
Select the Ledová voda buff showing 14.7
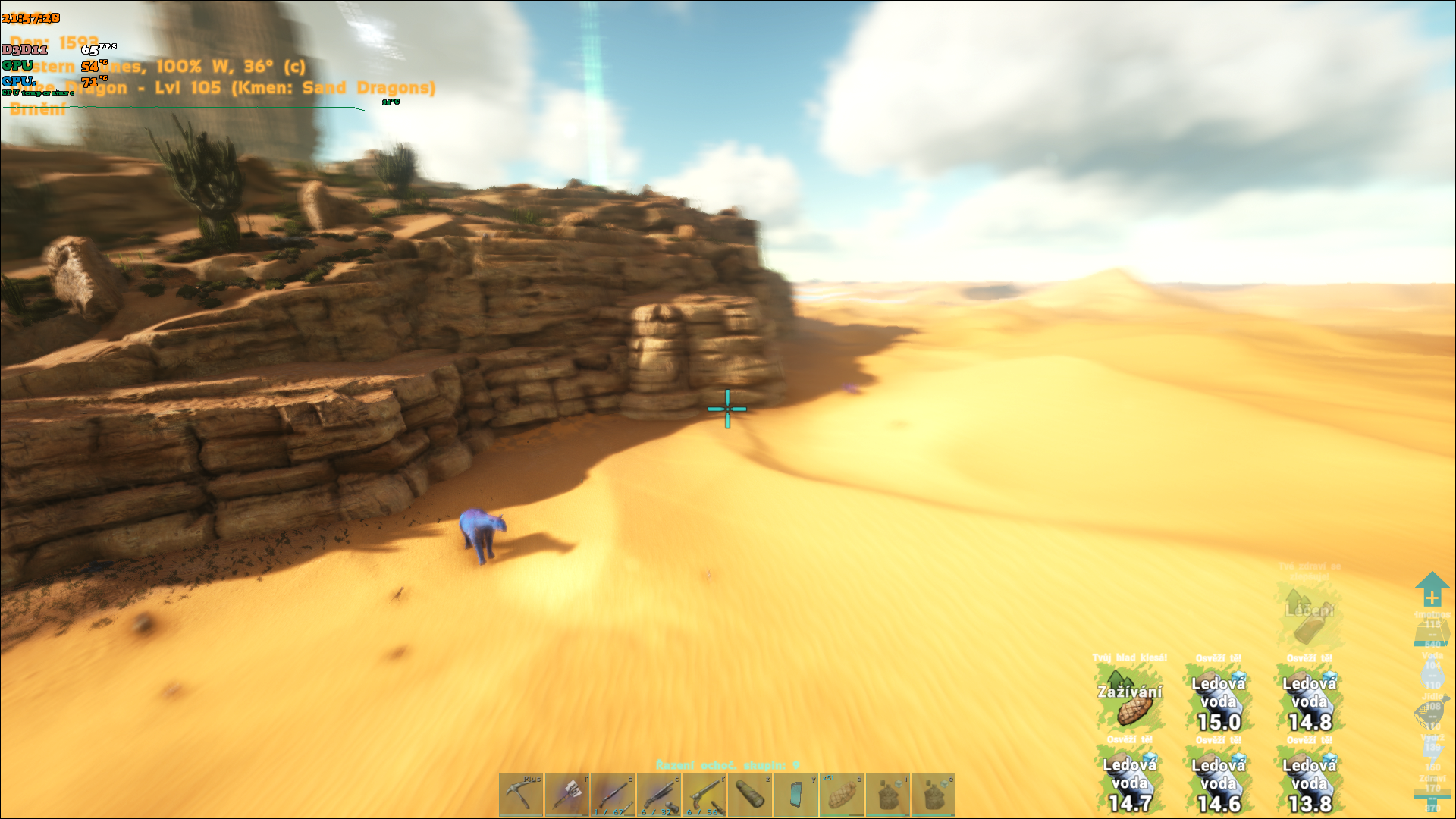1129,783
